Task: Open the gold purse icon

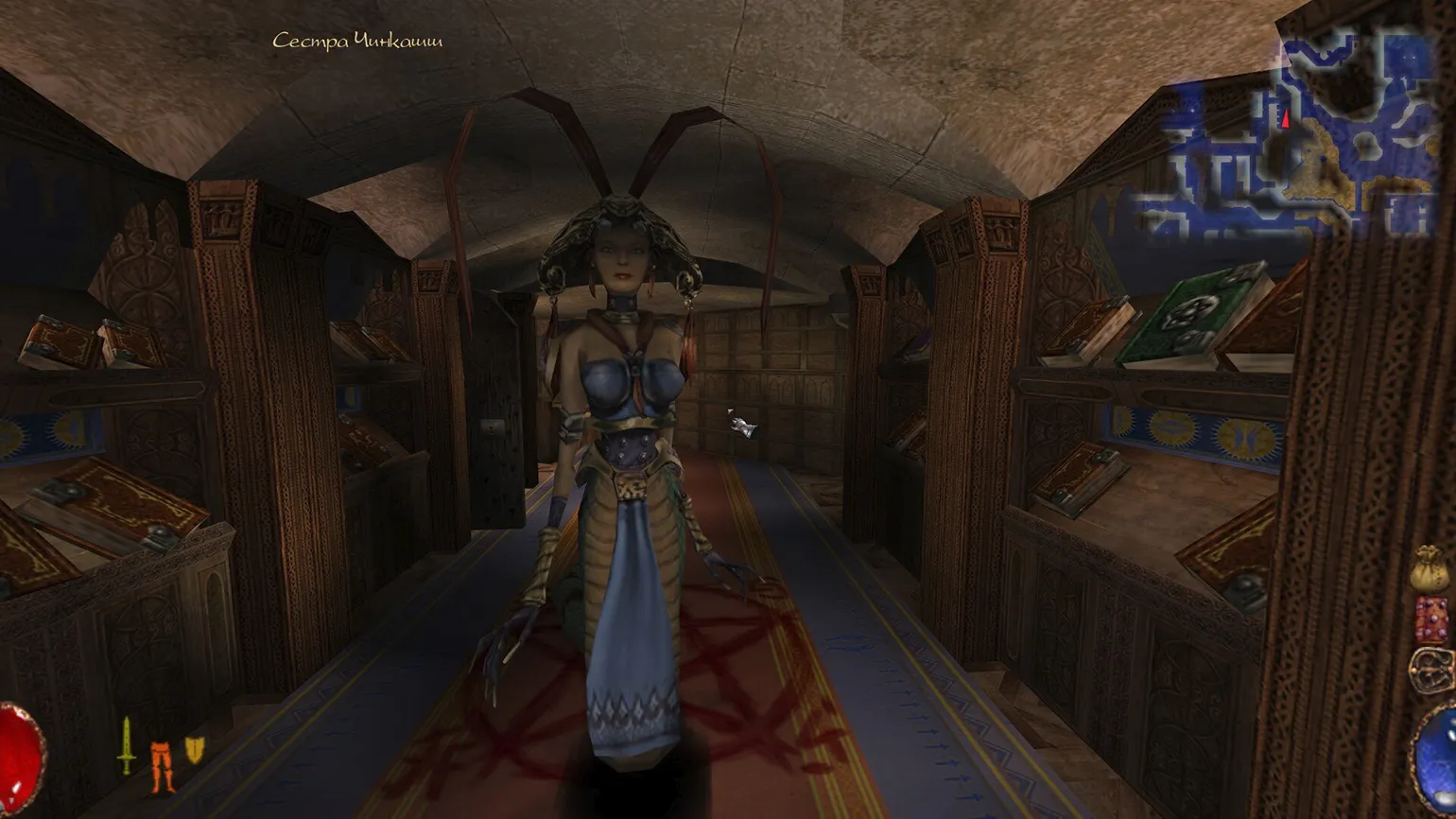Action: tap(1430, 568)
